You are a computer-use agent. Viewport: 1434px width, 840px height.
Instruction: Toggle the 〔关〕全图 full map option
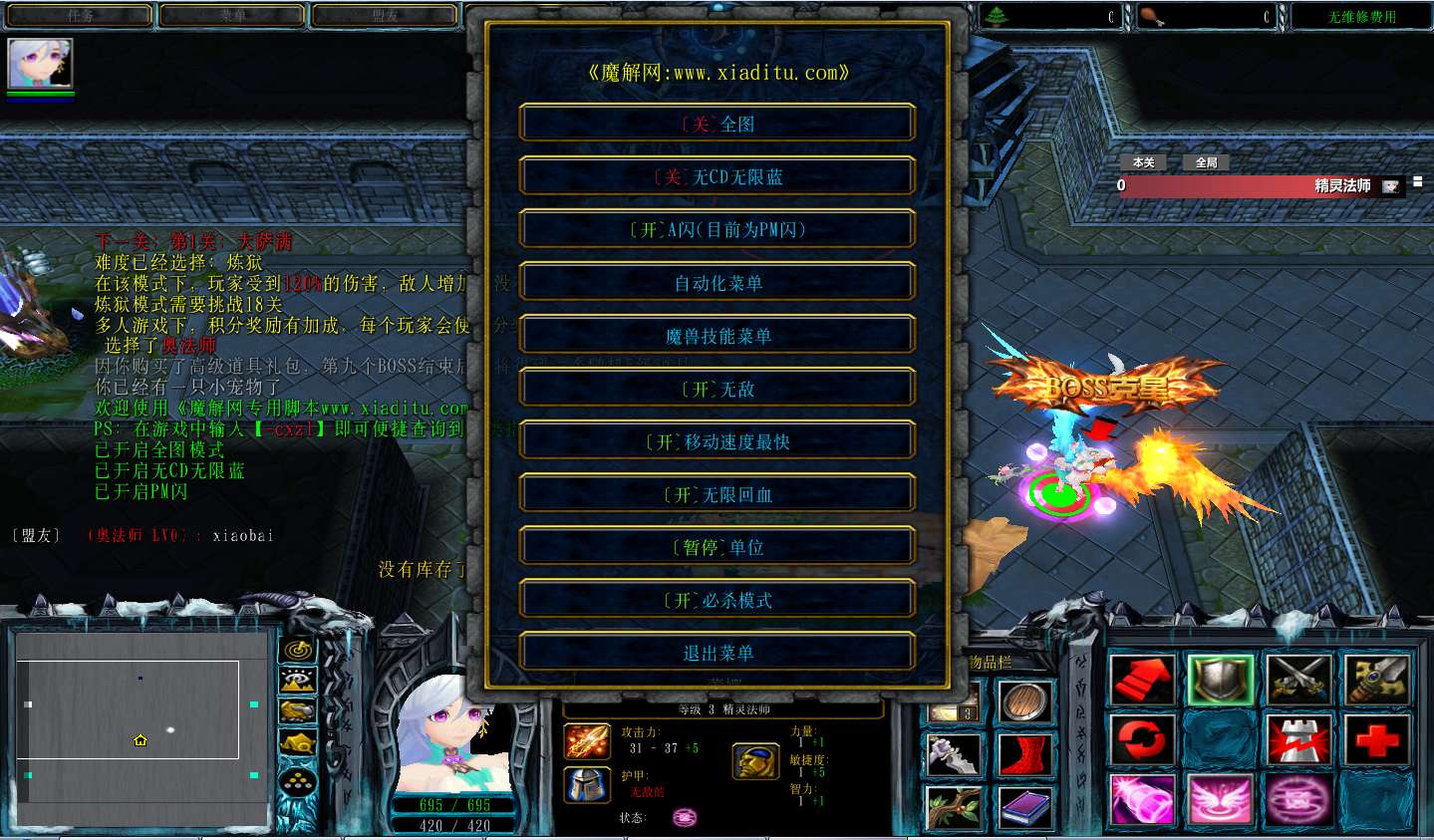point(717,122)
